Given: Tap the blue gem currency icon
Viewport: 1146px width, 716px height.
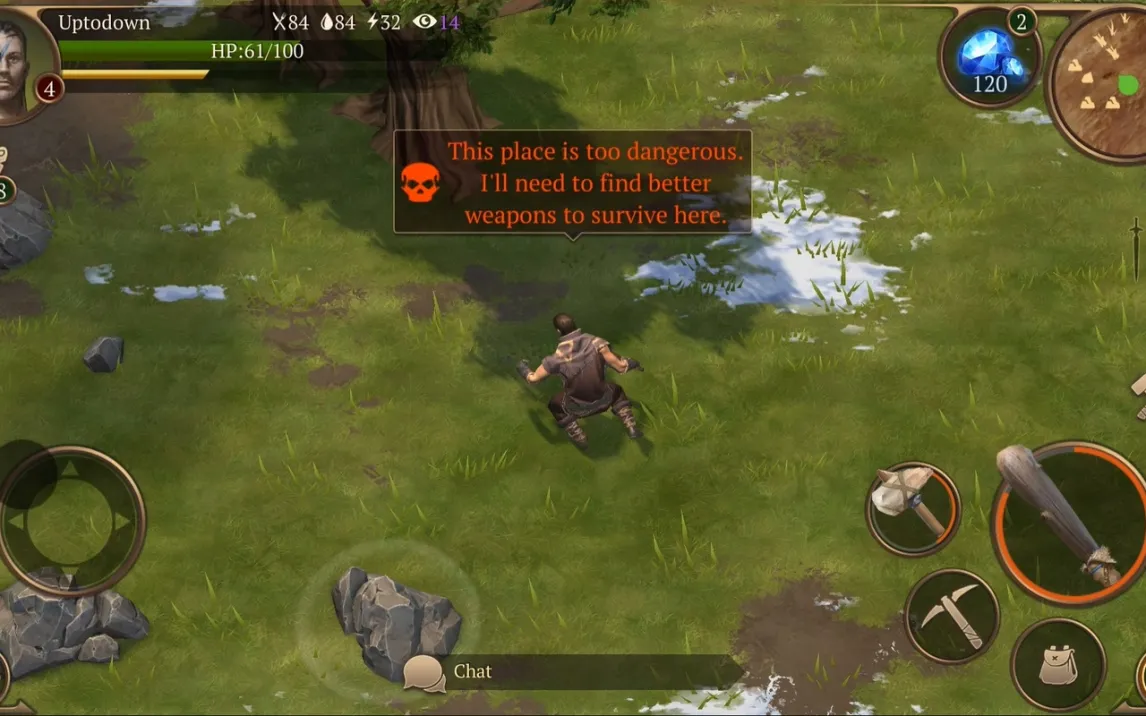Looking at the screenshot, I should (x=989, y=58).
